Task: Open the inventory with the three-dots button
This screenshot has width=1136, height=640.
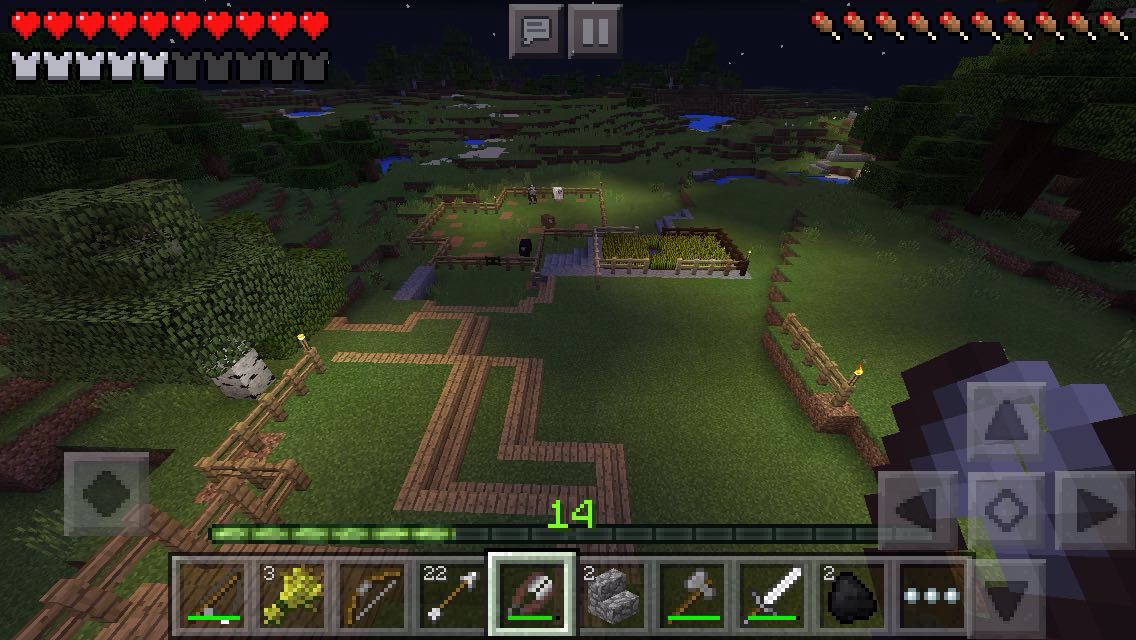Action: (935, 595)
